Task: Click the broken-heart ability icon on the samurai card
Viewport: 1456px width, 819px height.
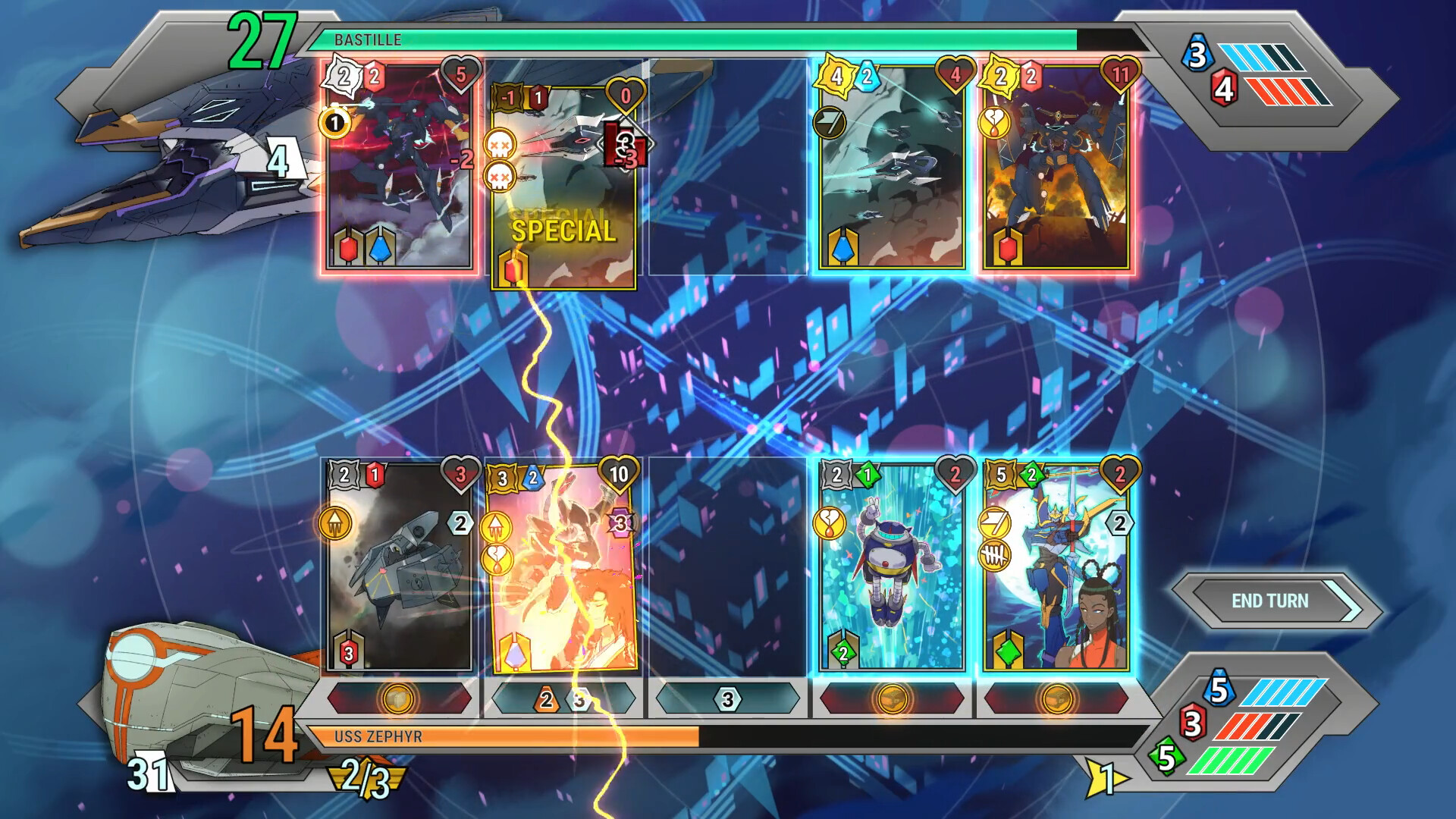Action: tap(499, 557)
